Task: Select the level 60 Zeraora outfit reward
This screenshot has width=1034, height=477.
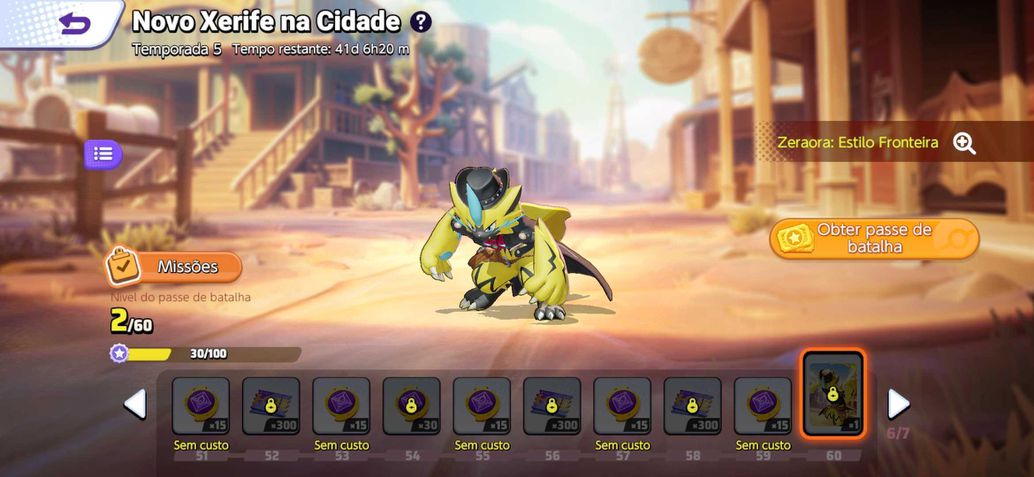Action: [x=833, y=395]
